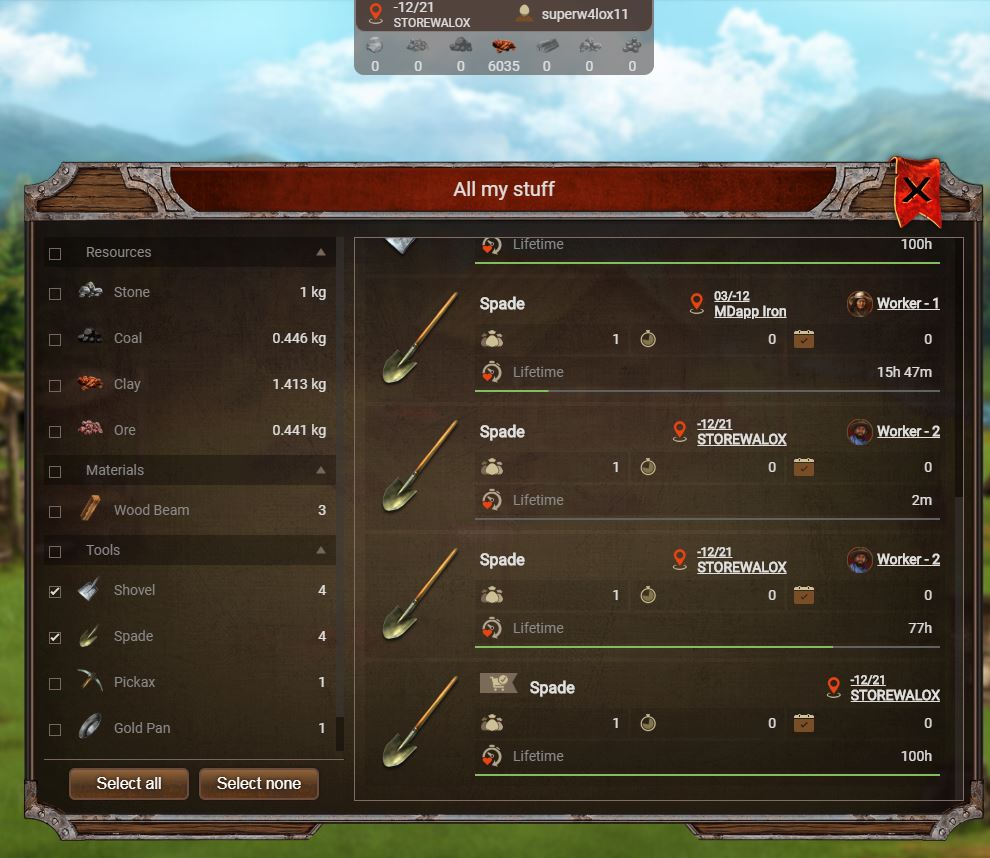Enable the Ore checkbox
Screen dimensions: 990x858
(x=55, y=432)
